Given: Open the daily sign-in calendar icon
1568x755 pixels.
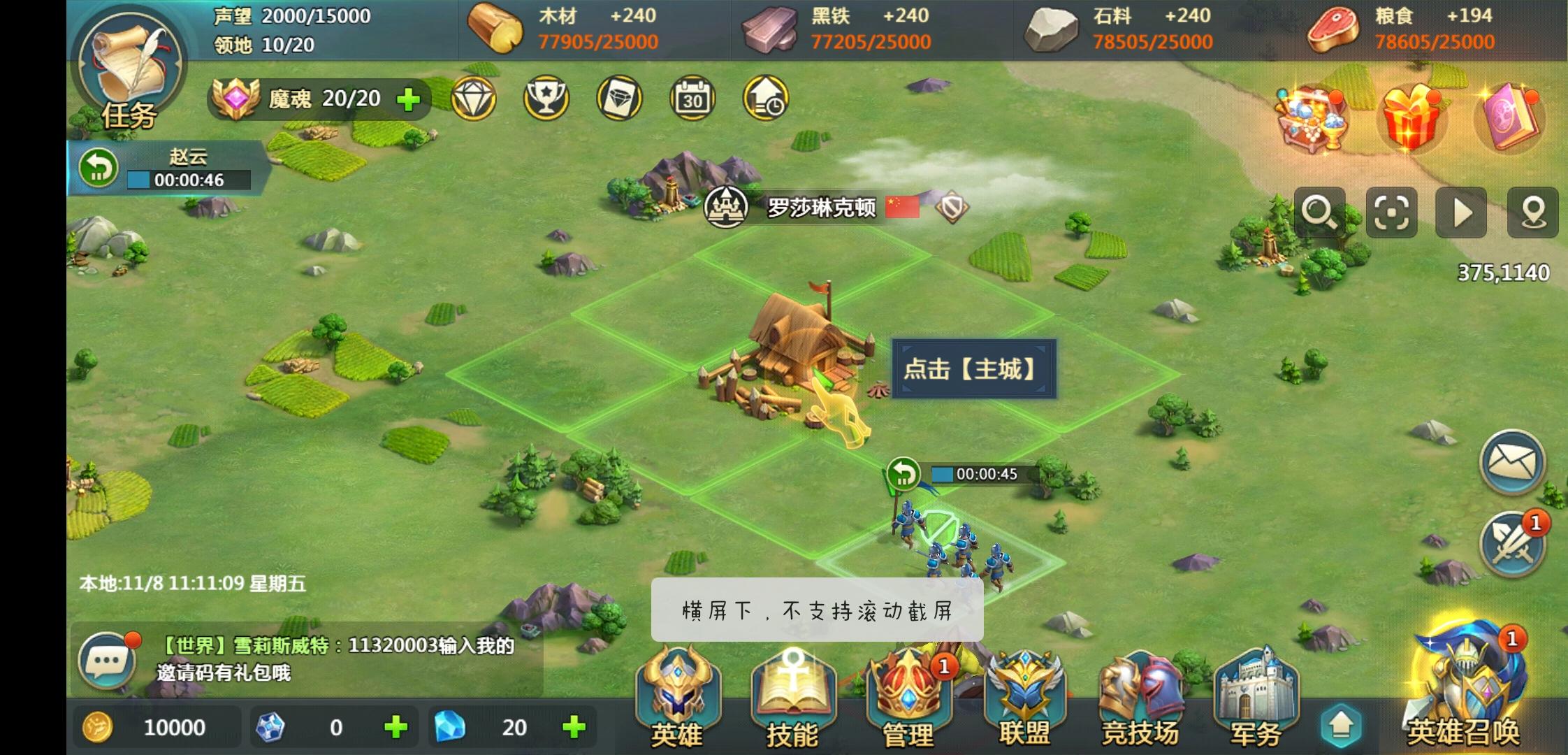Looking at the screenshot, I should [692, 99].
